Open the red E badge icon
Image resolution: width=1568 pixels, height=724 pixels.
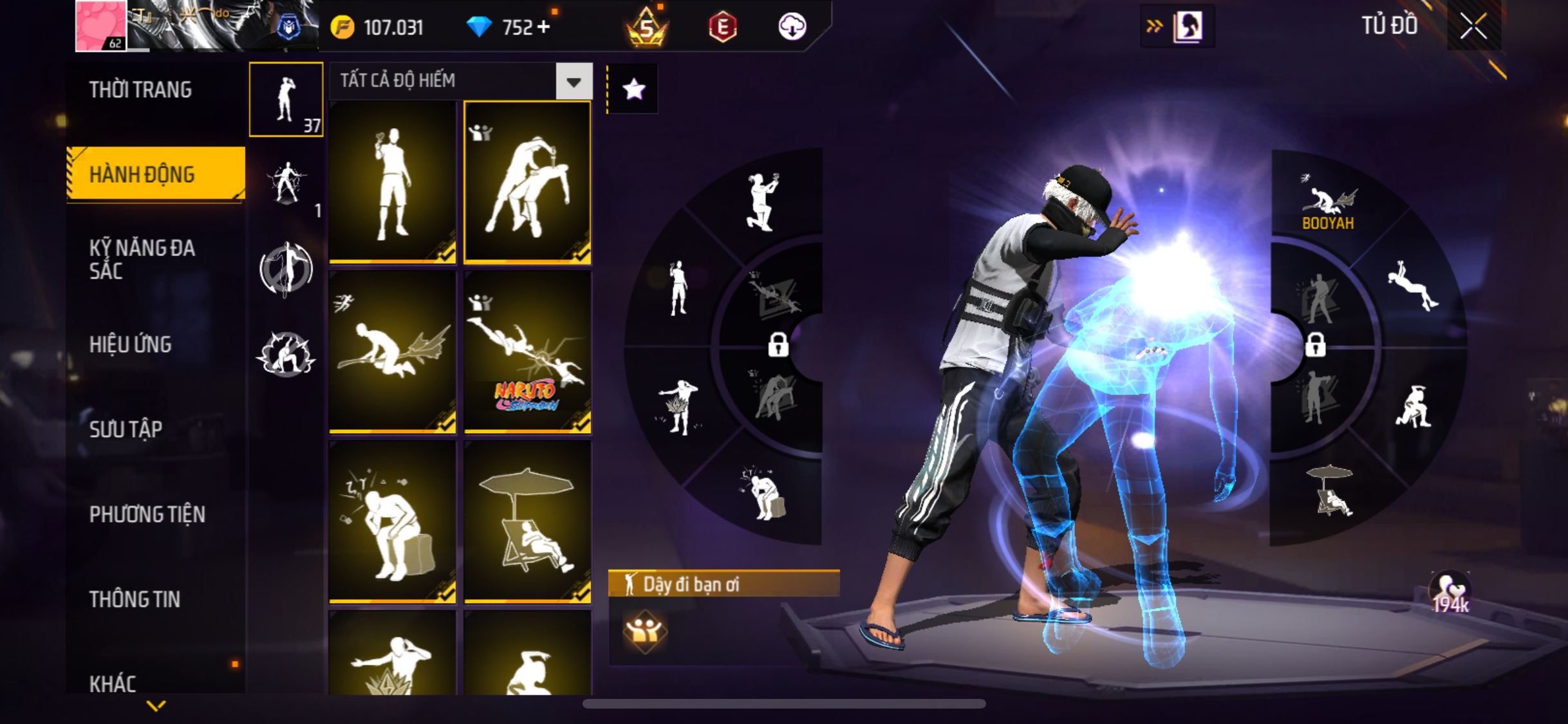click(x=722, y=27)
